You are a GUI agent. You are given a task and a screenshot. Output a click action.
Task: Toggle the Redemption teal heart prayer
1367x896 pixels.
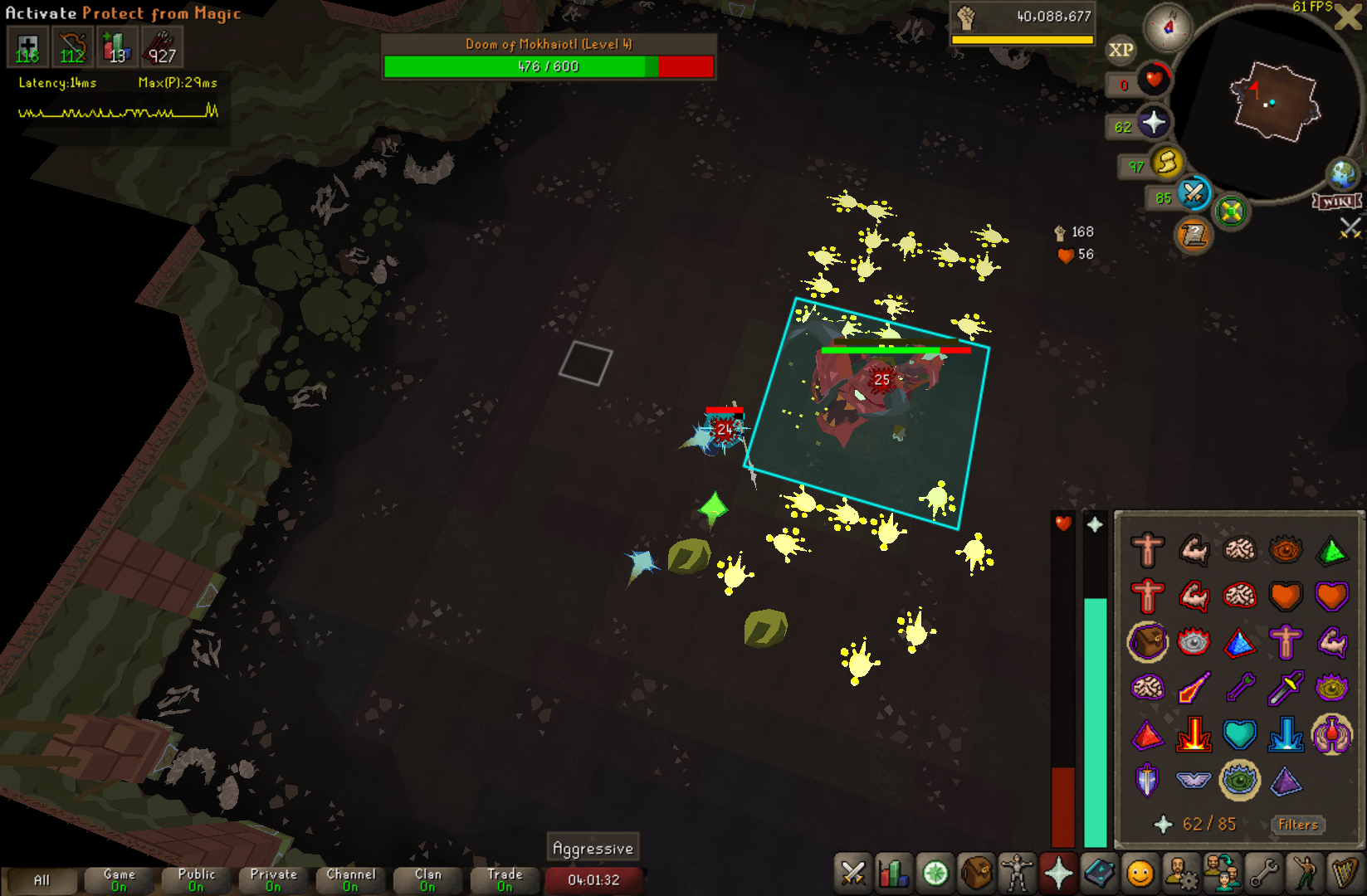1239,734
